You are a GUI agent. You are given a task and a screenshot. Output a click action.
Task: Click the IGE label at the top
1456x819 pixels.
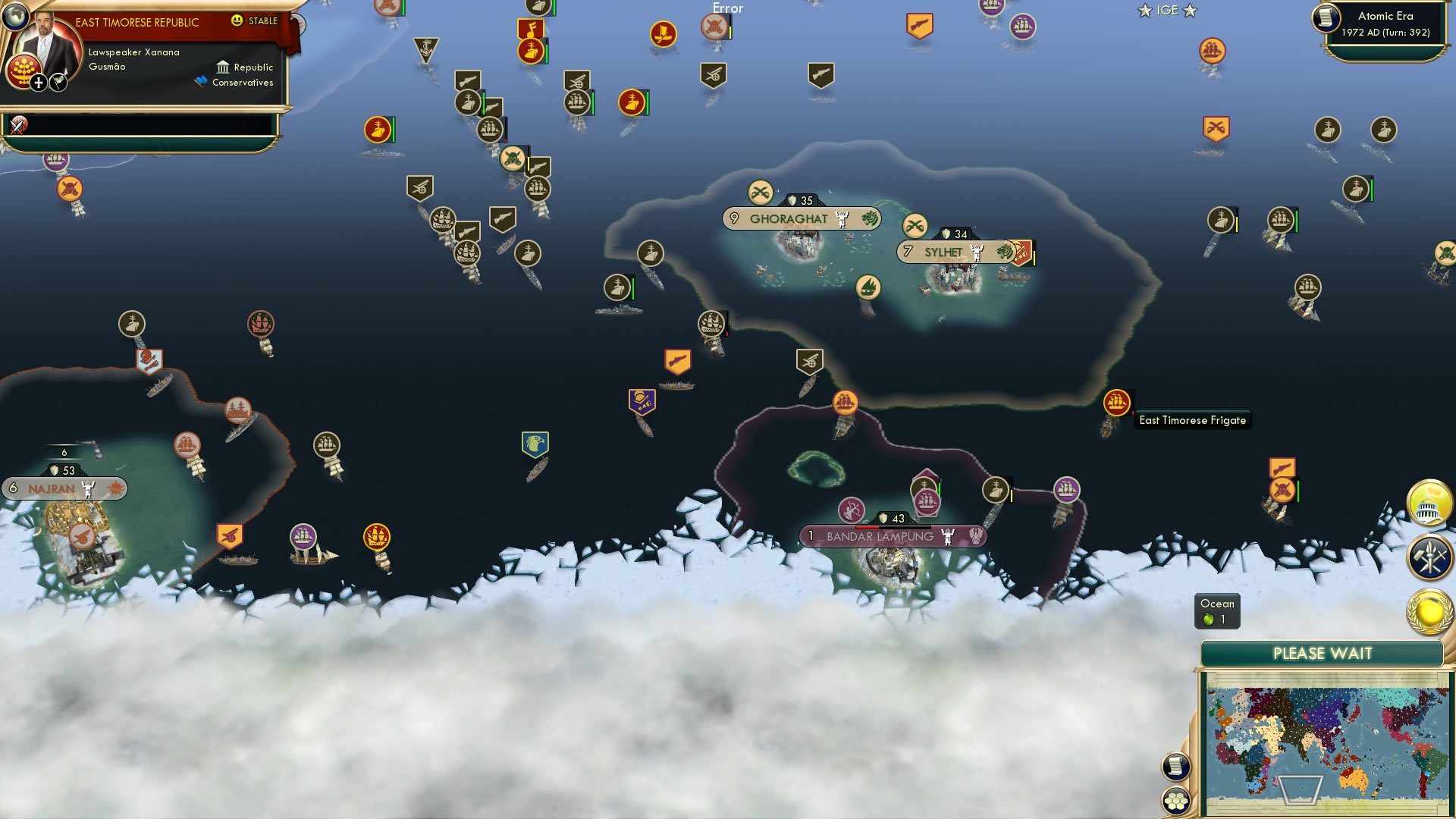coord(1167,11)
